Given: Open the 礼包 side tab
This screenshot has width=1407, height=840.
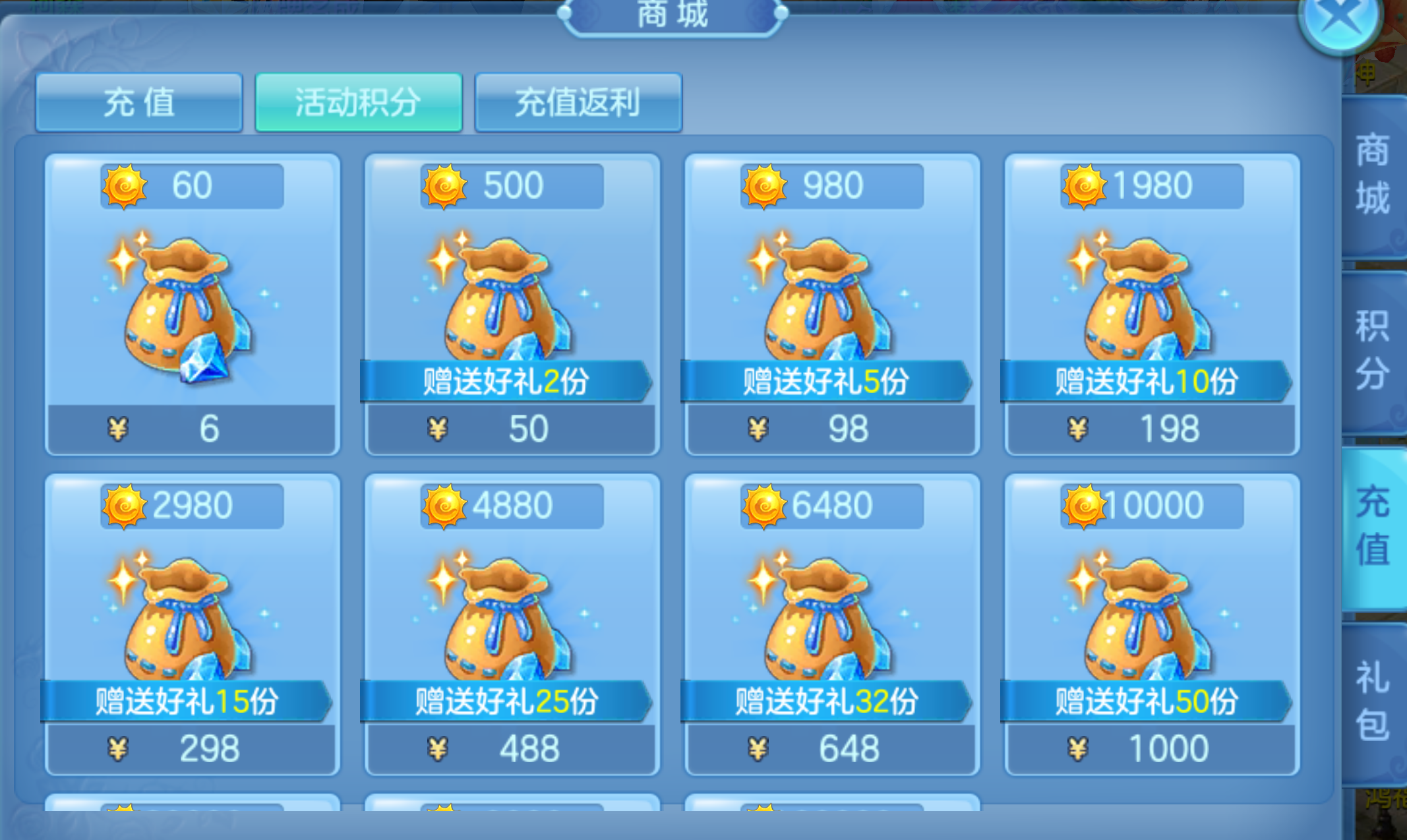Looking at the screenshot, I should coord(1373,702).
